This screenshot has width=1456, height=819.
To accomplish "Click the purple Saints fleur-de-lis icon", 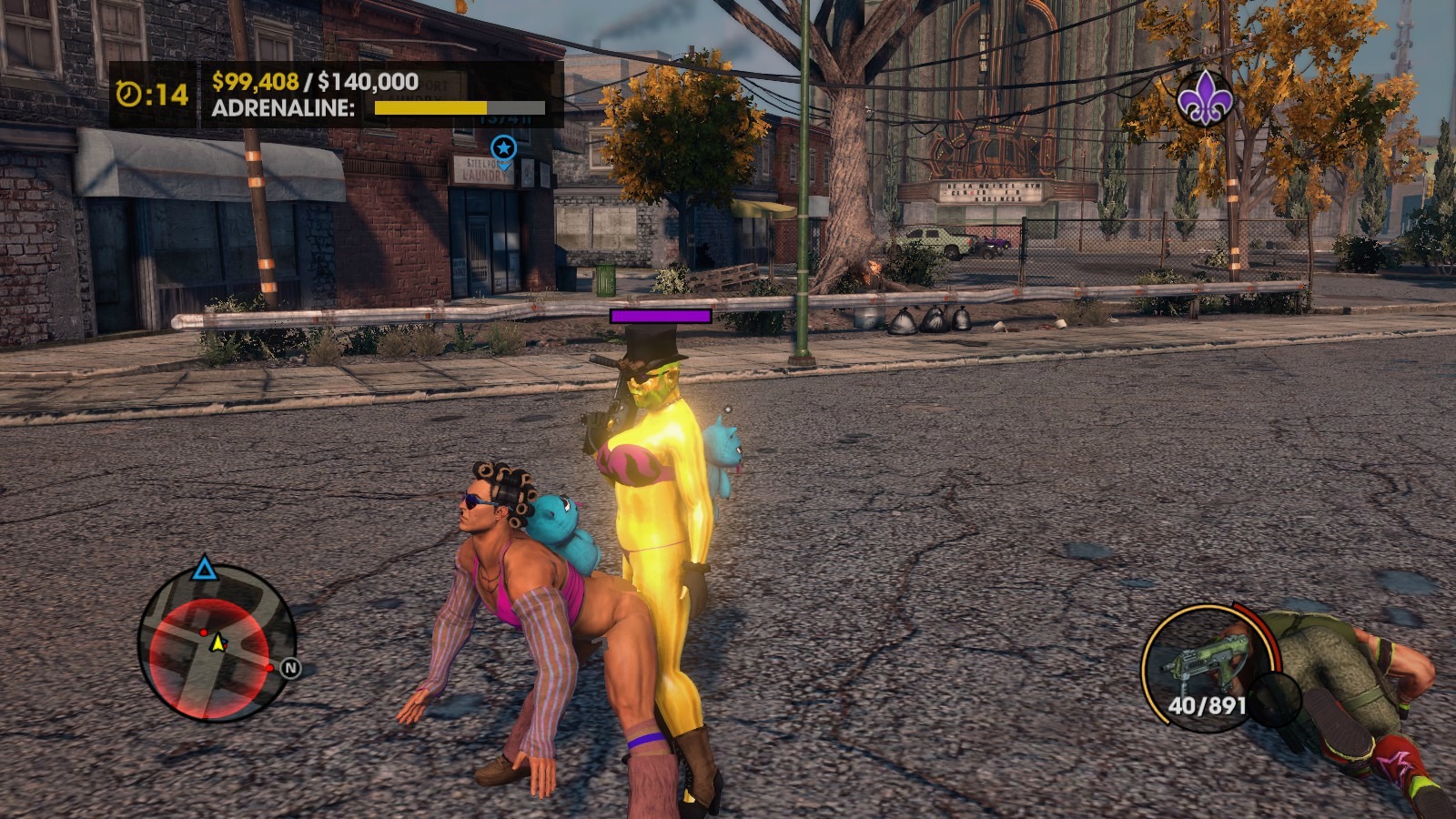I will (1205, 96).
